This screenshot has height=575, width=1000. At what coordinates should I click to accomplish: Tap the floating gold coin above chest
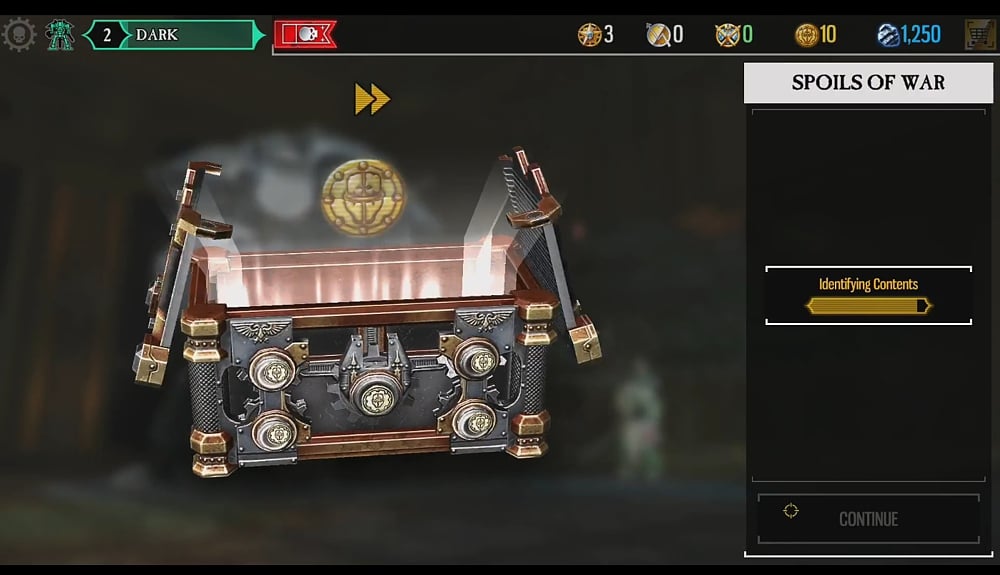(x=363, y=196)
